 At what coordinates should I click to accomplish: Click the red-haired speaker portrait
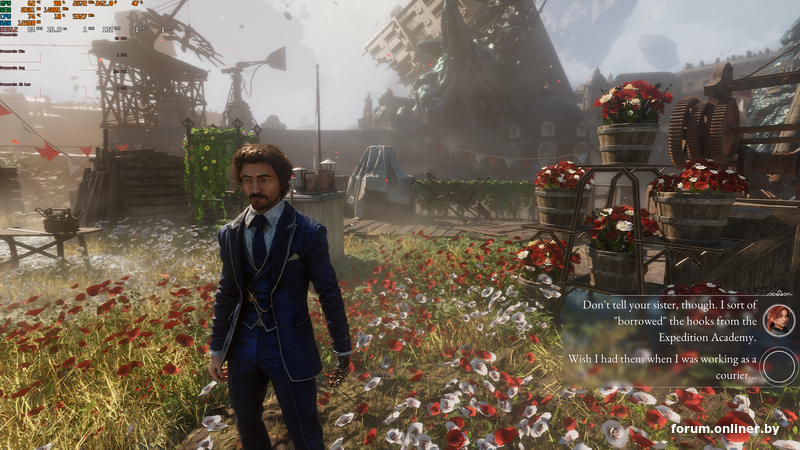[779, 320]
